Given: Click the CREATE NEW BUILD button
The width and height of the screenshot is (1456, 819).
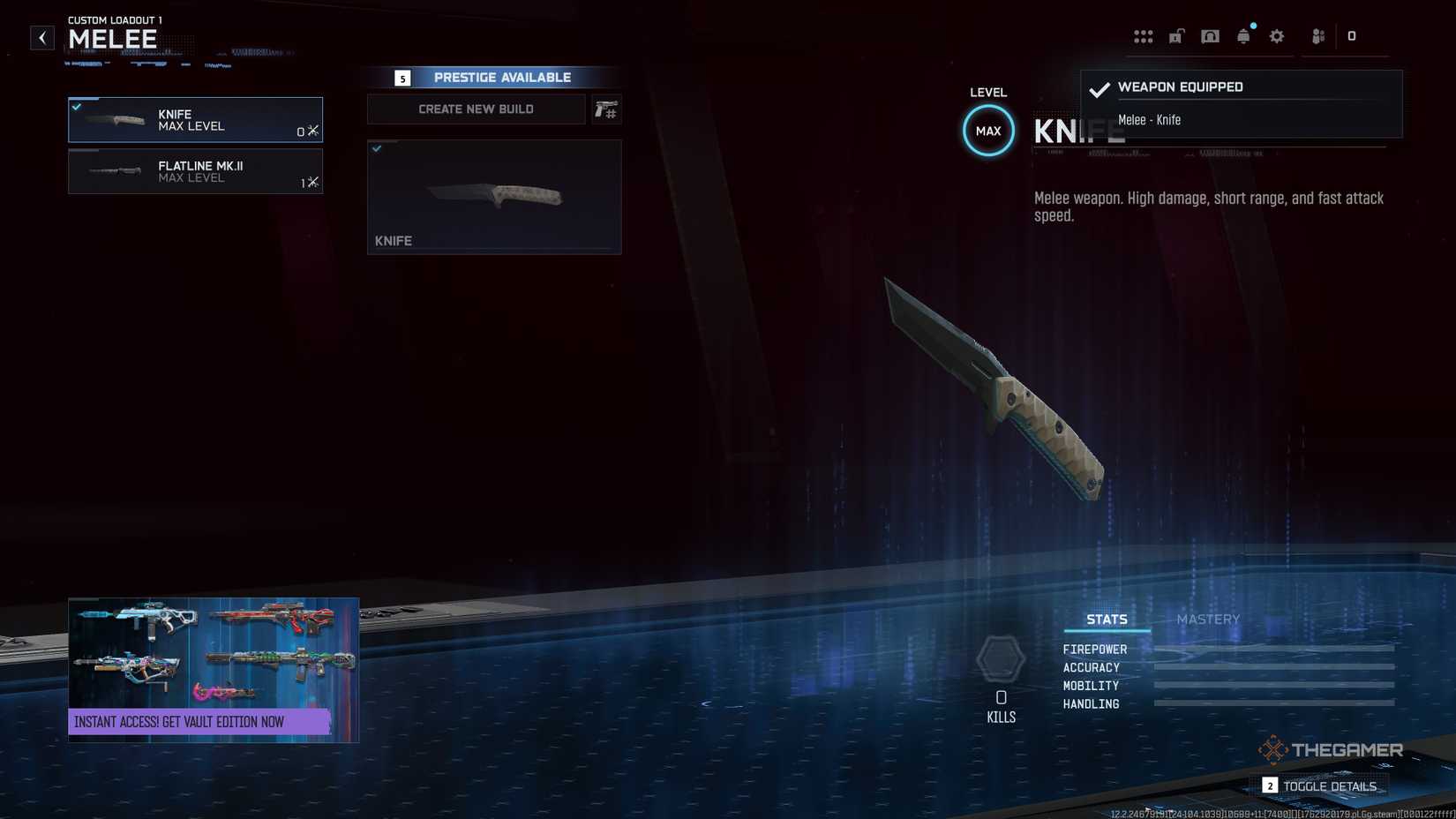Looking at the screenshot, I should pyautogui.click(x=476, y=109).
